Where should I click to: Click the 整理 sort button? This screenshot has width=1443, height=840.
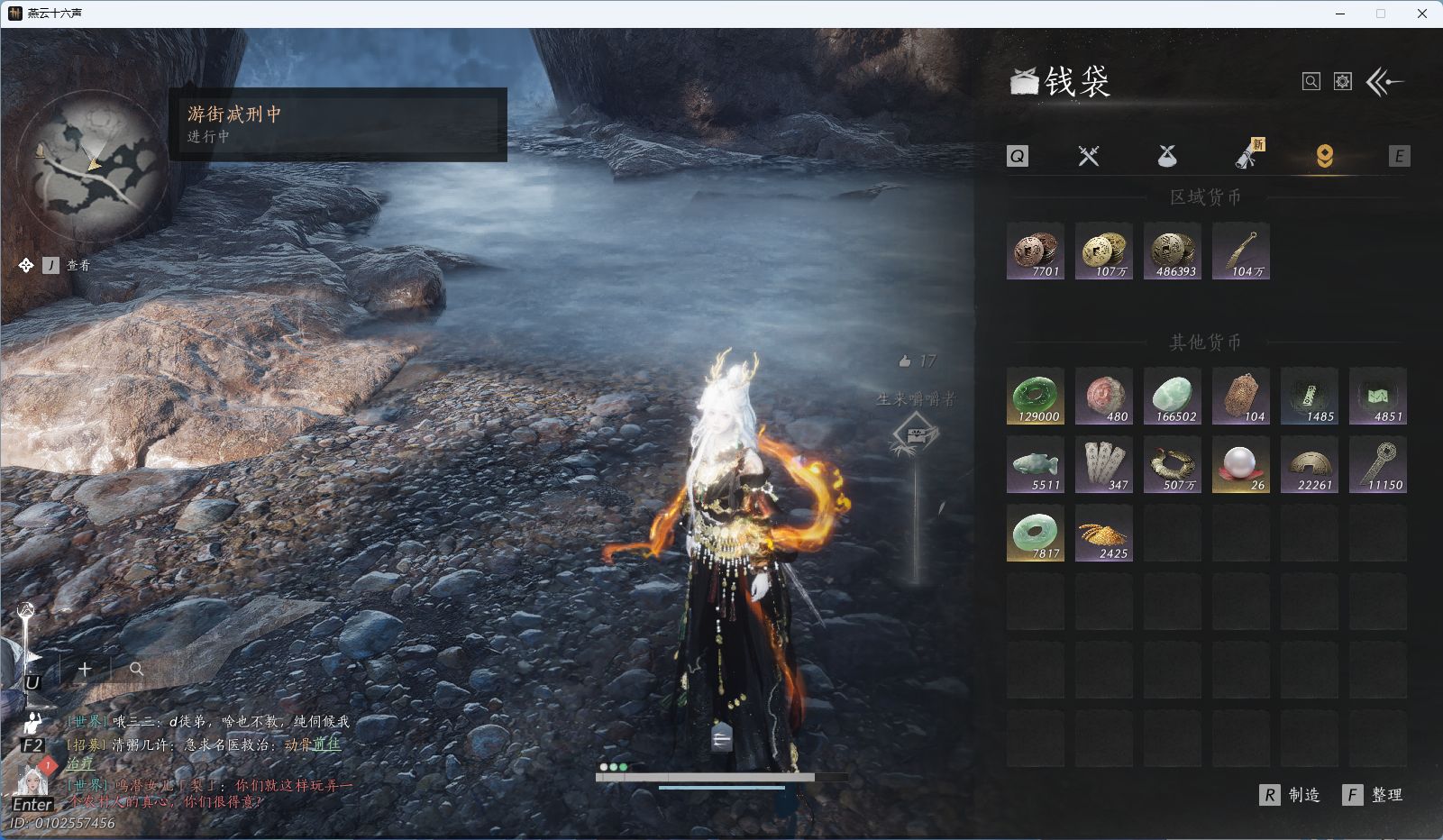[x=1374, y=795]
